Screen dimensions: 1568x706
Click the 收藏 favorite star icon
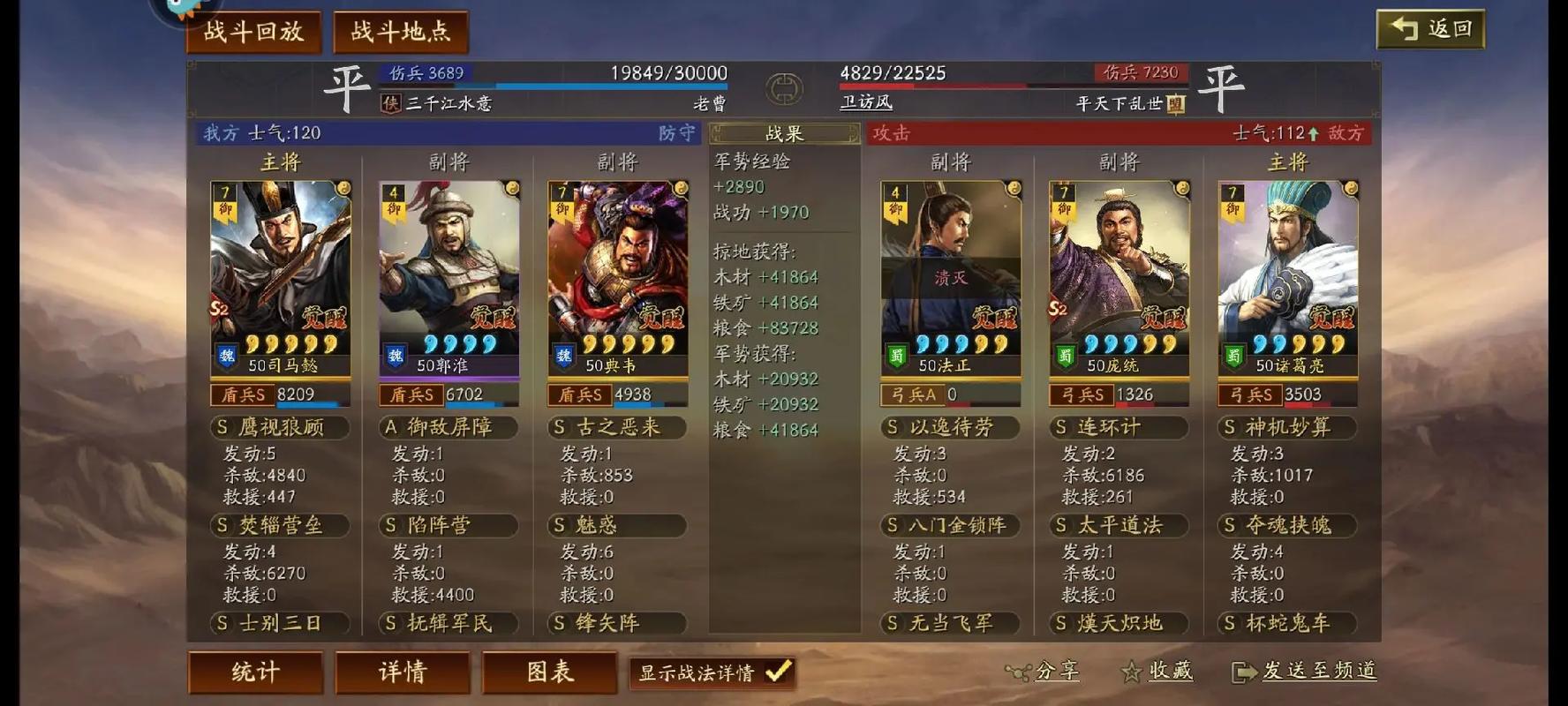coord(1132,671)
